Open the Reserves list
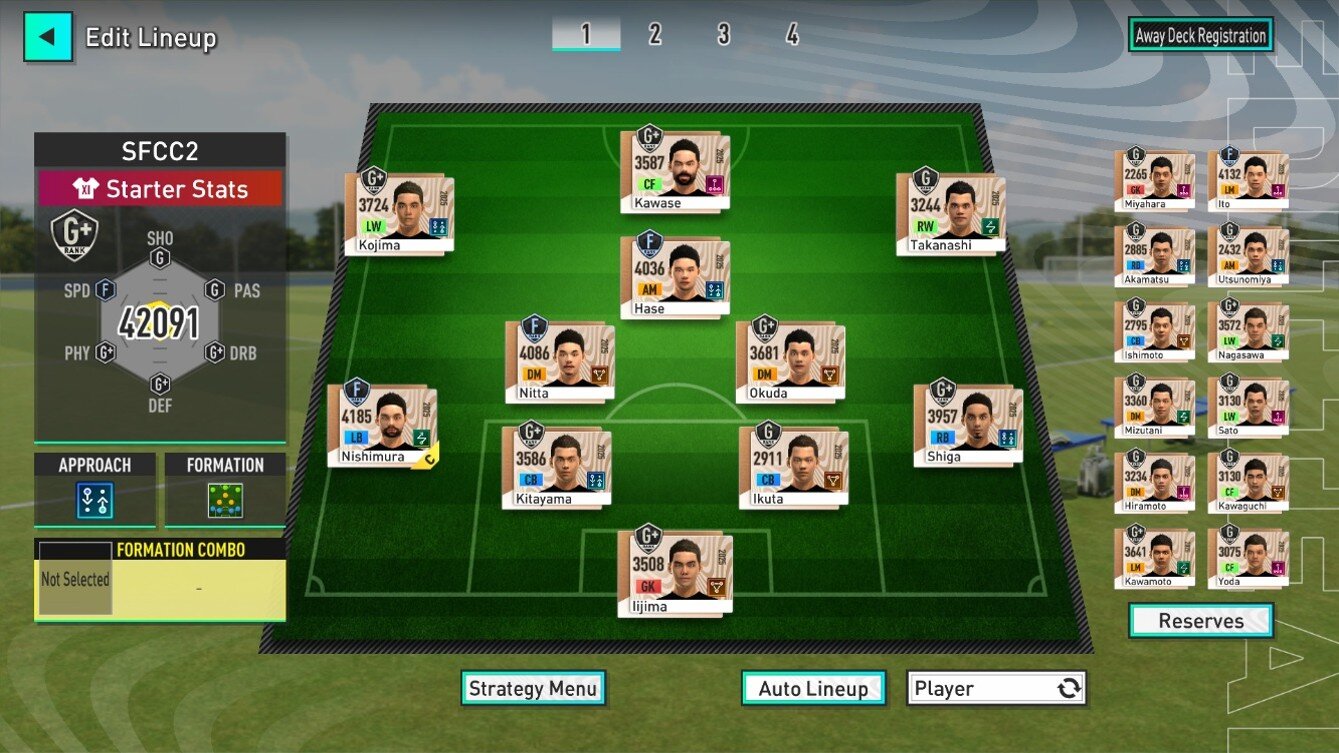 [1200, 621]
